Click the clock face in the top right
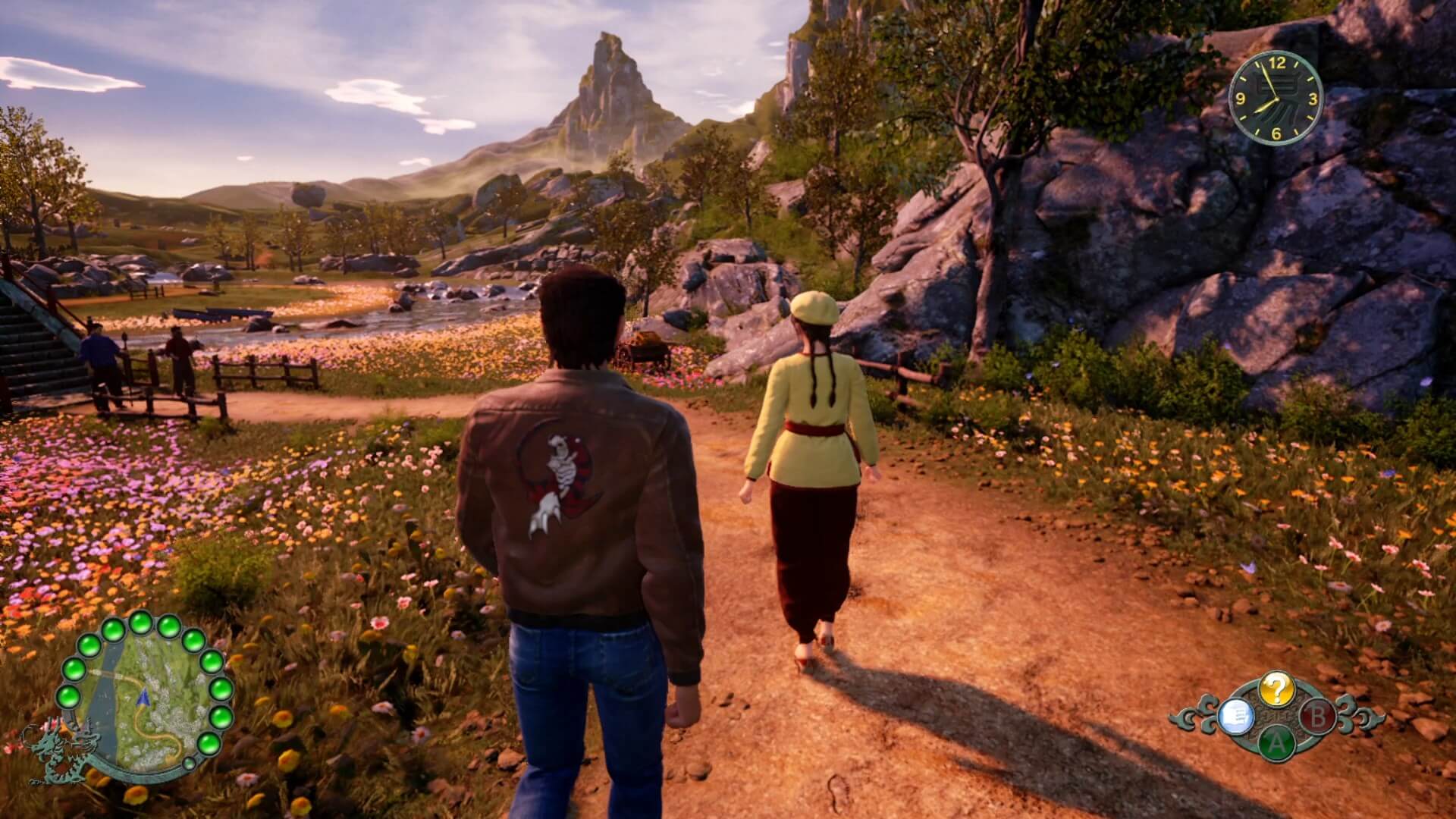 (1276, 99)
